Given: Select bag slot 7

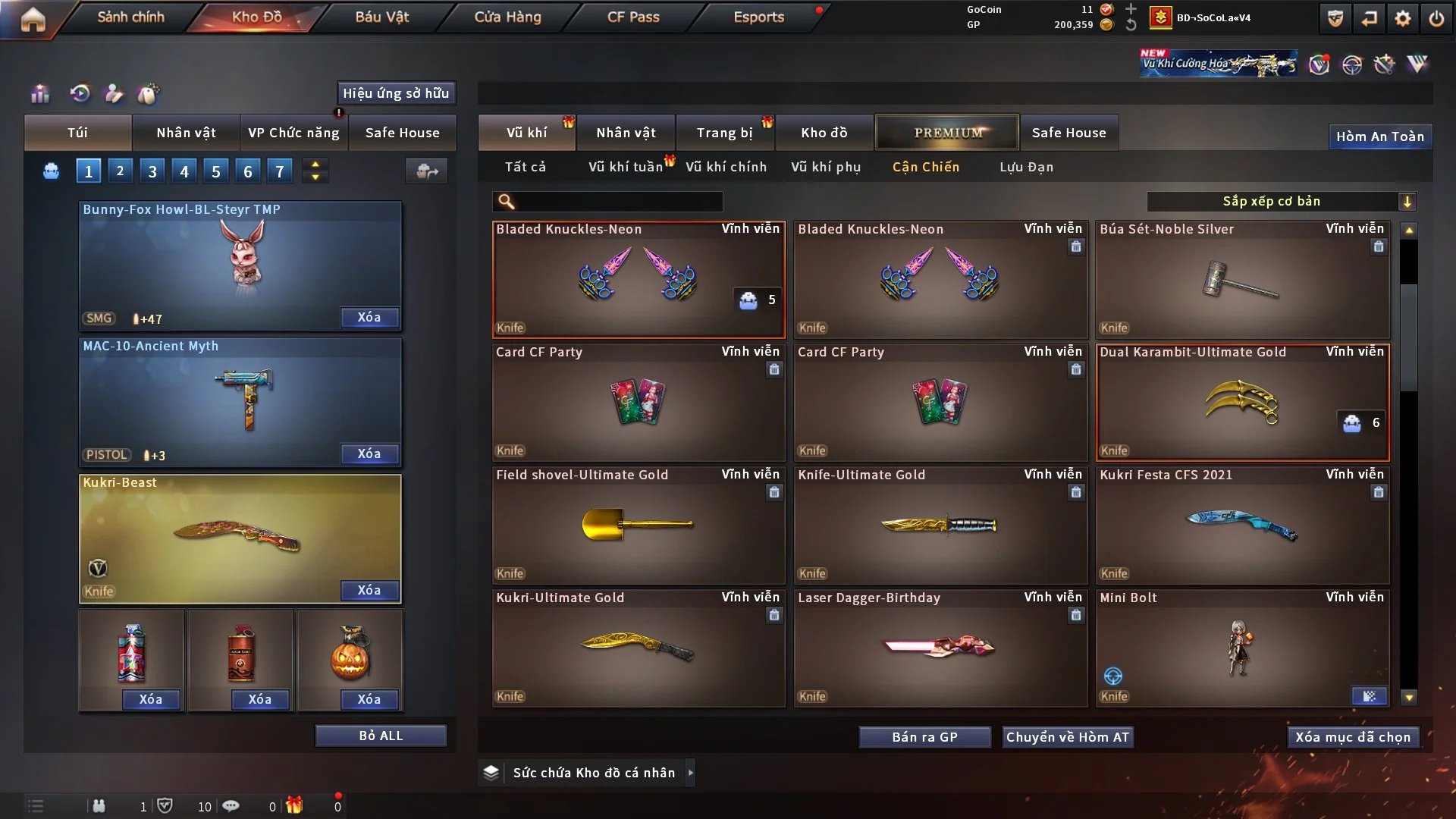Looking at the screenshot, I should (x=280, y=171).
